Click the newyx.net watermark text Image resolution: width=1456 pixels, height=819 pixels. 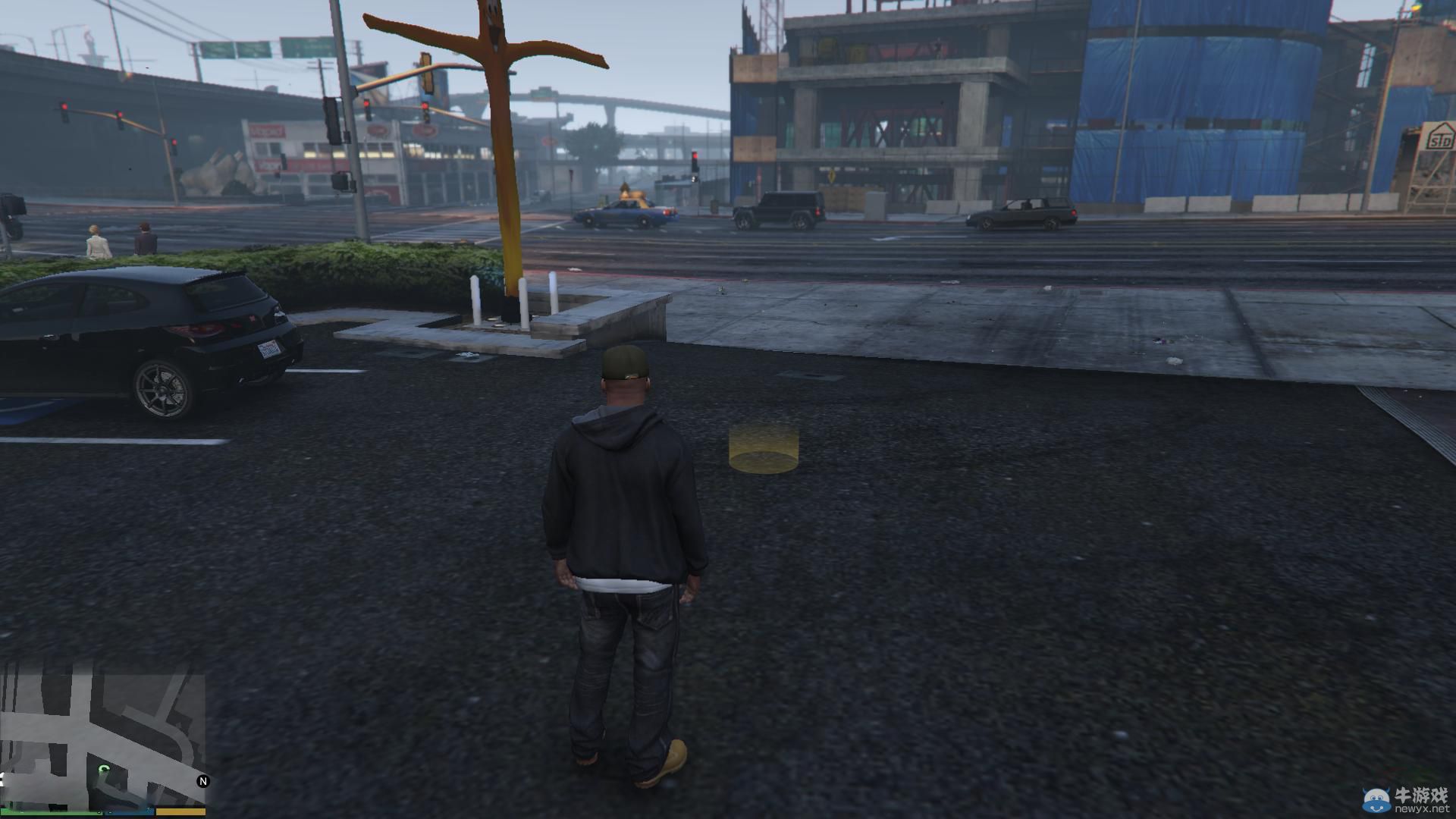click(x=1423, y=808)
